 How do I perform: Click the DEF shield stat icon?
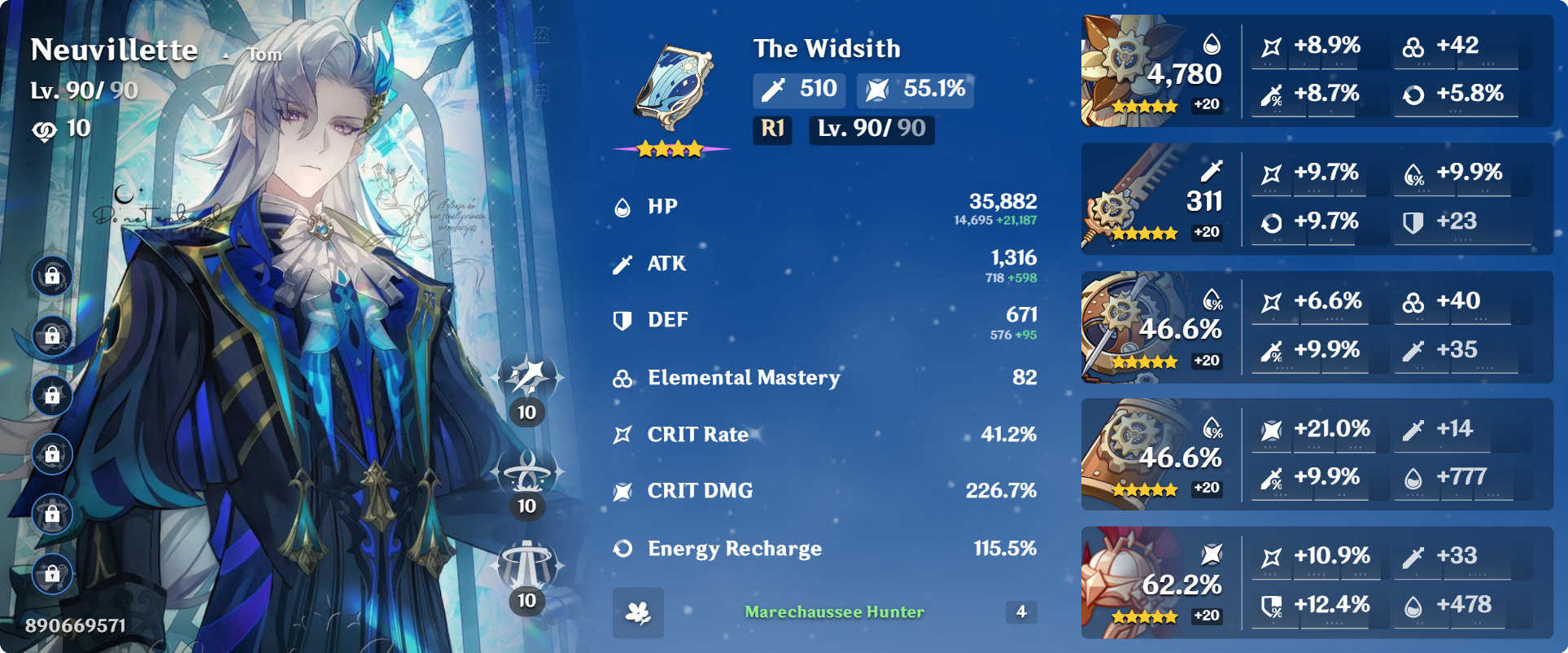623,320
